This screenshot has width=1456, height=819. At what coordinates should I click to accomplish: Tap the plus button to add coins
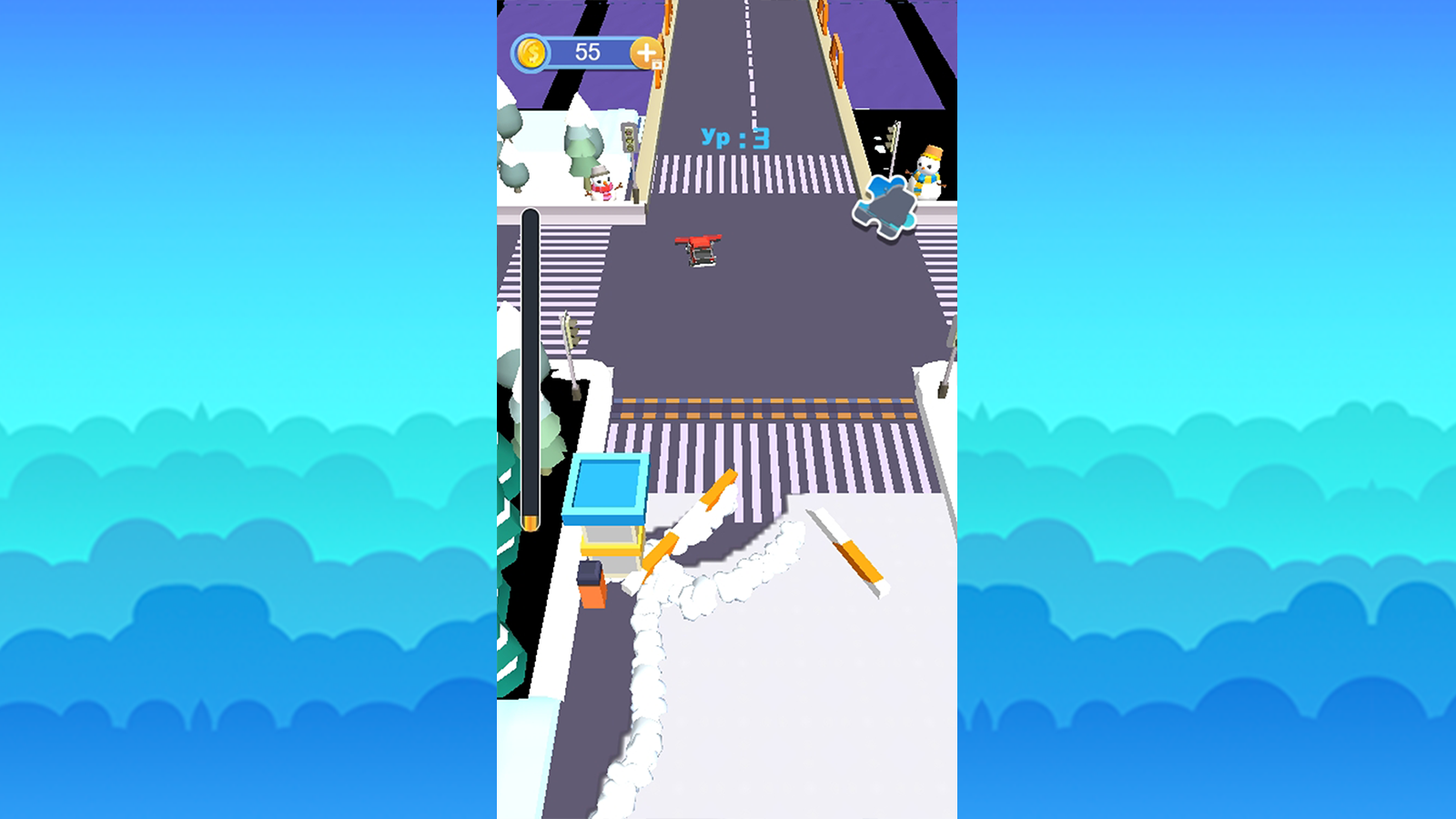(647, 55)
